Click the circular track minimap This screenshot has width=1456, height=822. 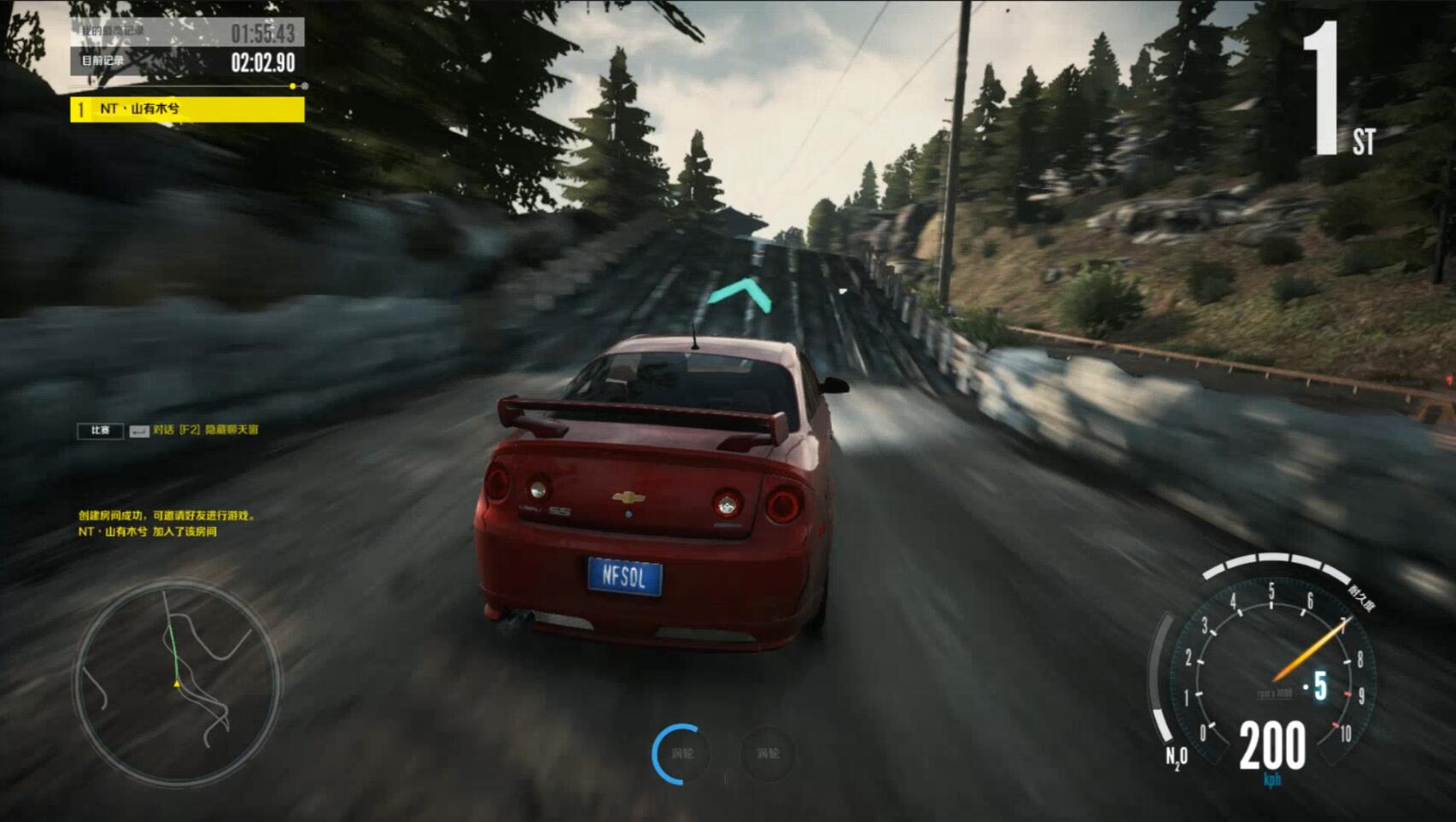pos(177,682)
